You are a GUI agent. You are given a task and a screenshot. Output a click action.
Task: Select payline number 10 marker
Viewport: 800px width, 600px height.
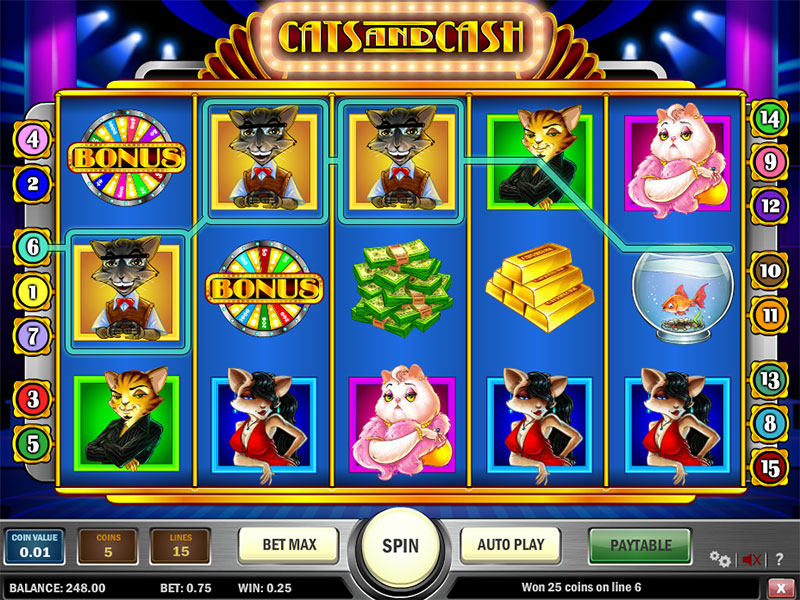770,270
